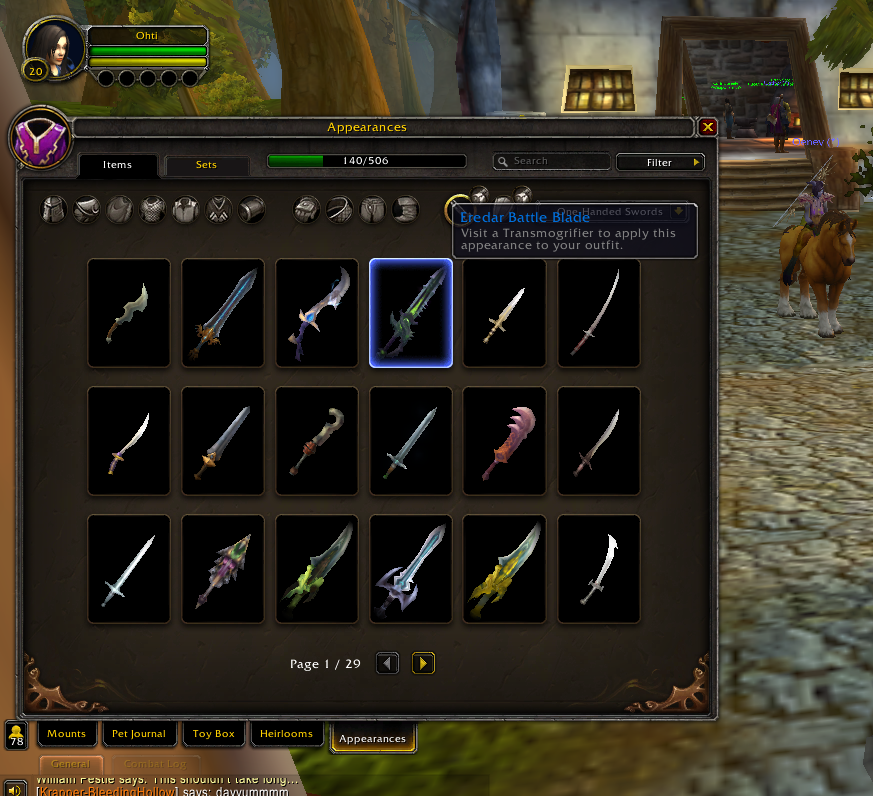
Task: Open the Toy Box tab
Action: coord(213,734)
